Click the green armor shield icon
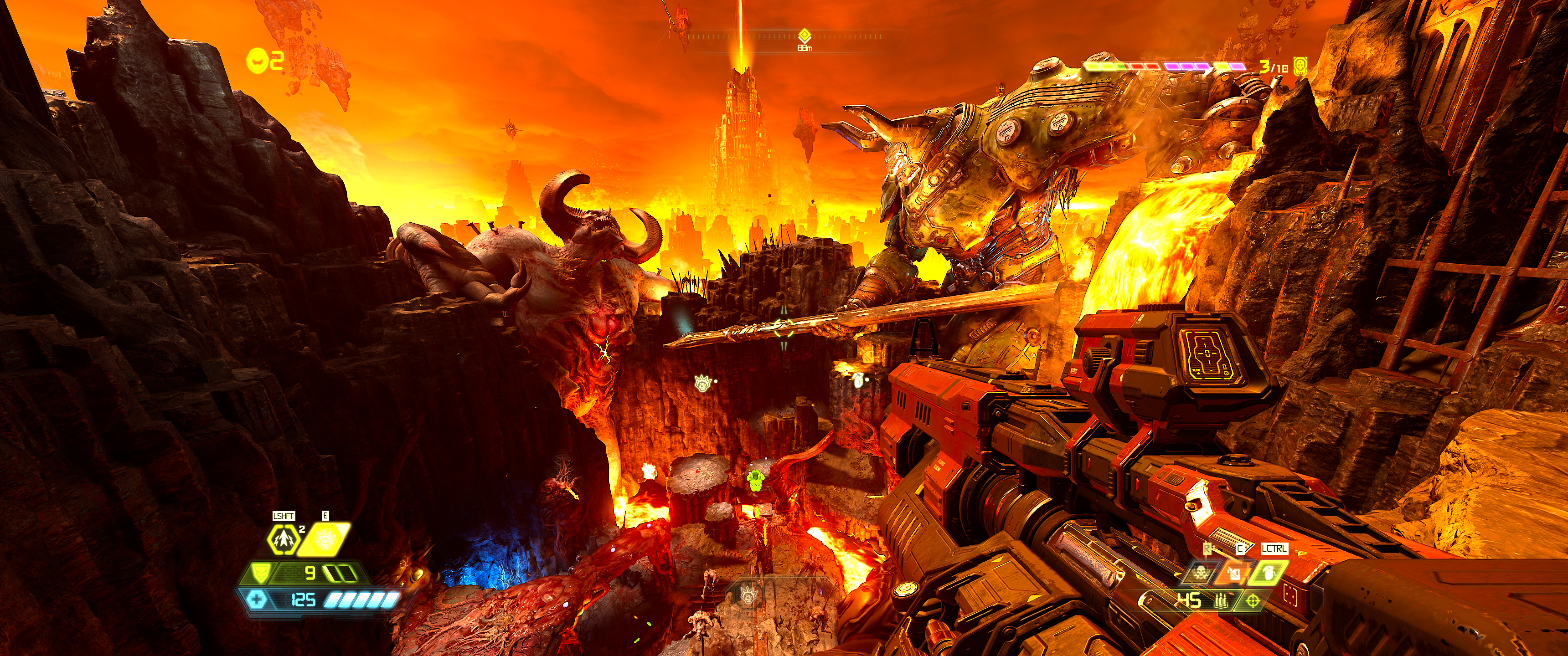The height and width of the screenshot is (656, 1568). coord(261,573)
